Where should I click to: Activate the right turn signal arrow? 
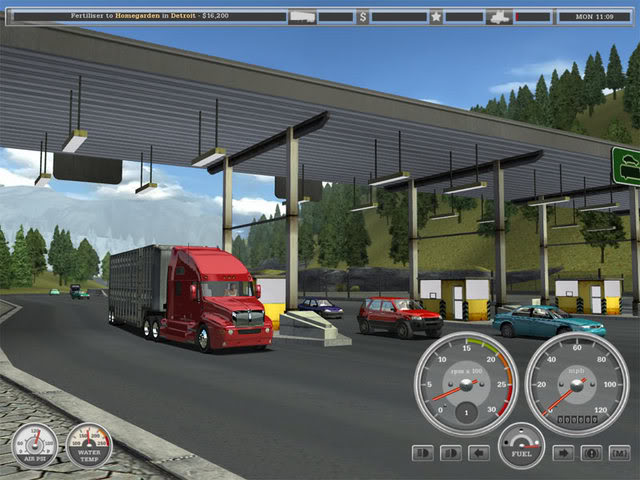click(x=564, y=453)
